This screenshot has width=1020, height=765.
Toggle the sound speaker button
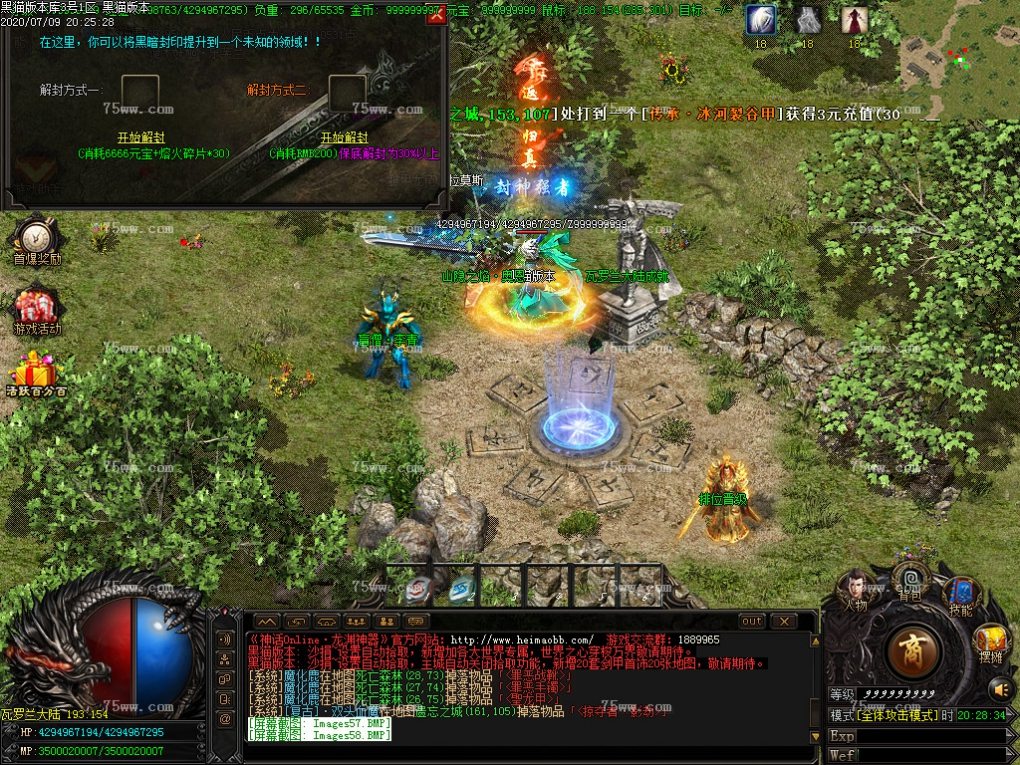pyautogui.click(x=999, y=689)
